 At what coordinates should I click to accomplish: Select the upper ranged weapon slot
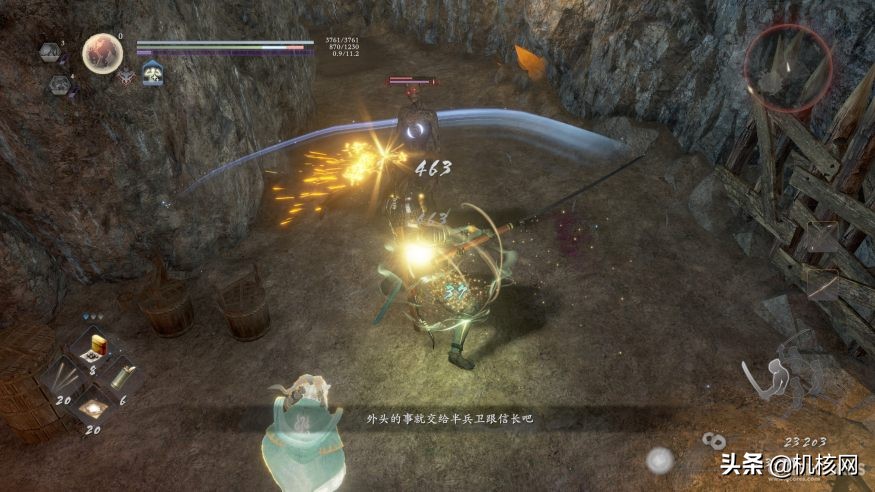tap(822, 238)
